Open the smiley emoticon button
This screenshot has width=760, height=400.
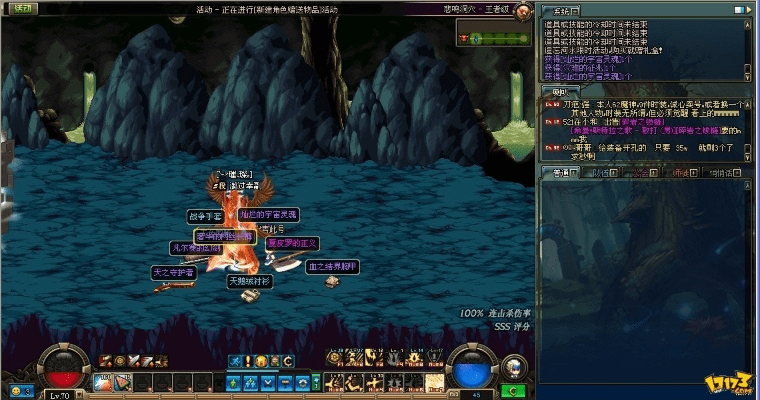pos(16,391)
